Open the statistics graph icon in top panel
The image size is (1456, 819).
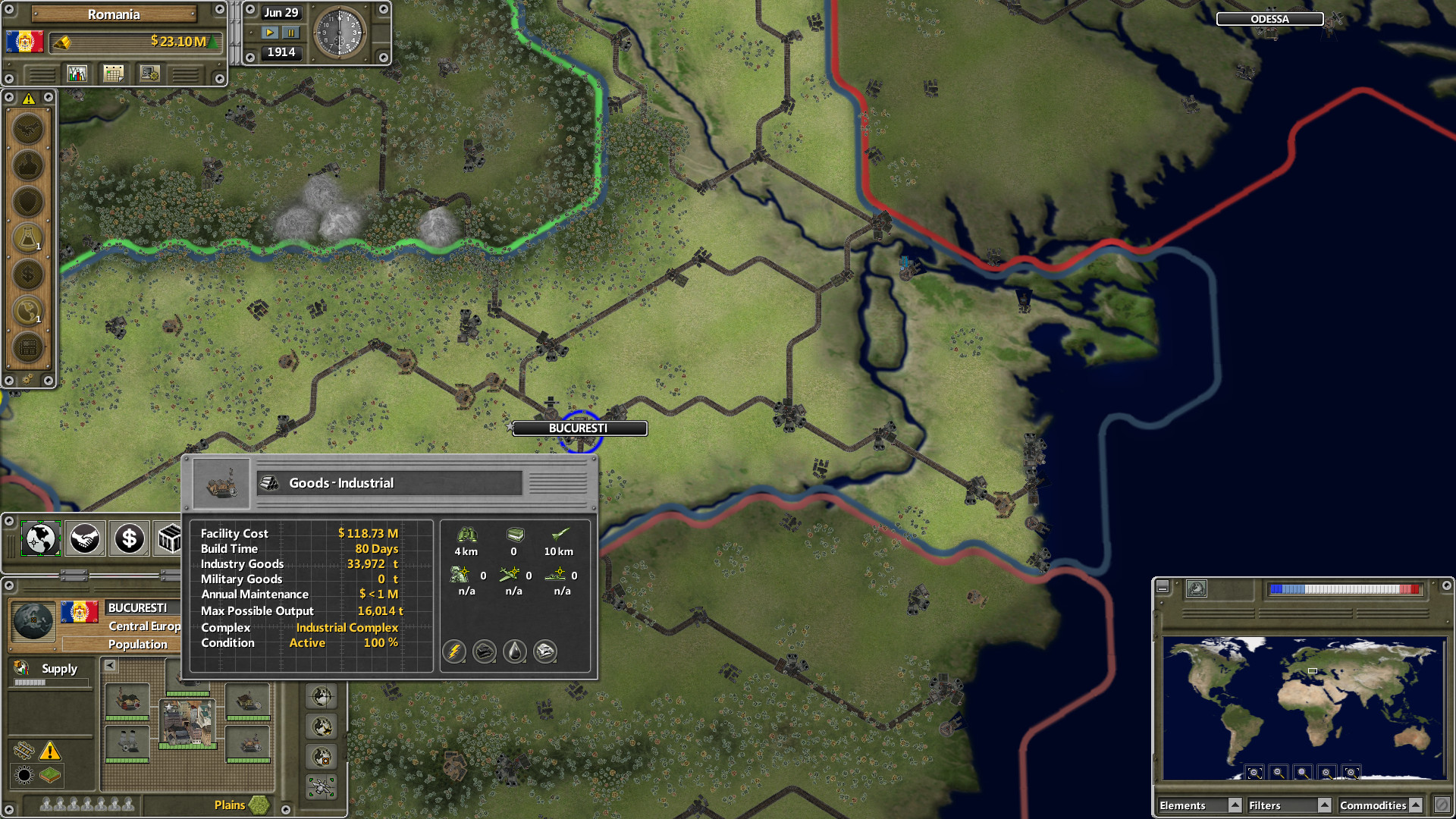click(77, 73)
